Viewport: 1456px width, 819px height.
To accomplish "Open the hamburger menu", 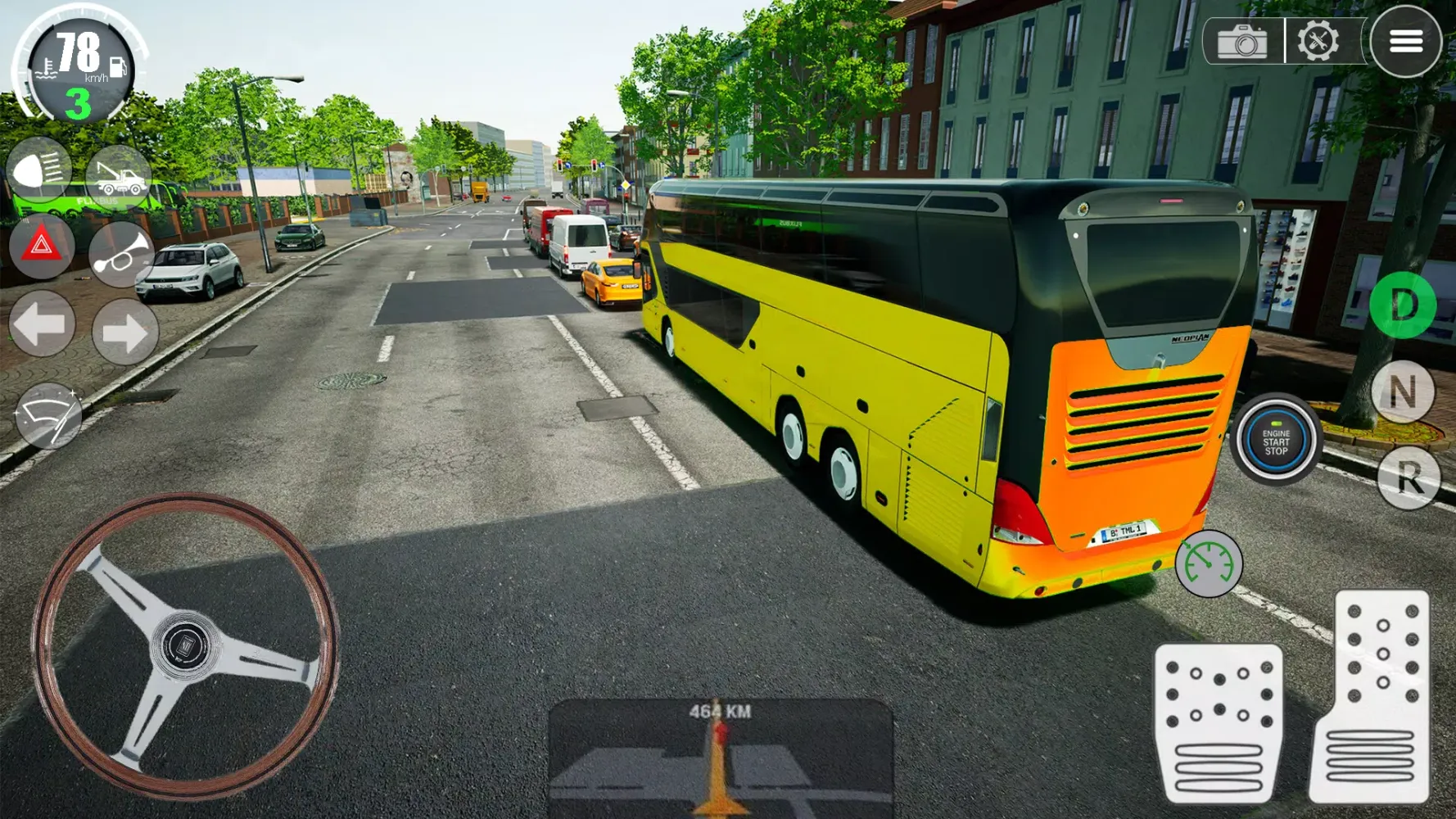I will [1407, 42].
